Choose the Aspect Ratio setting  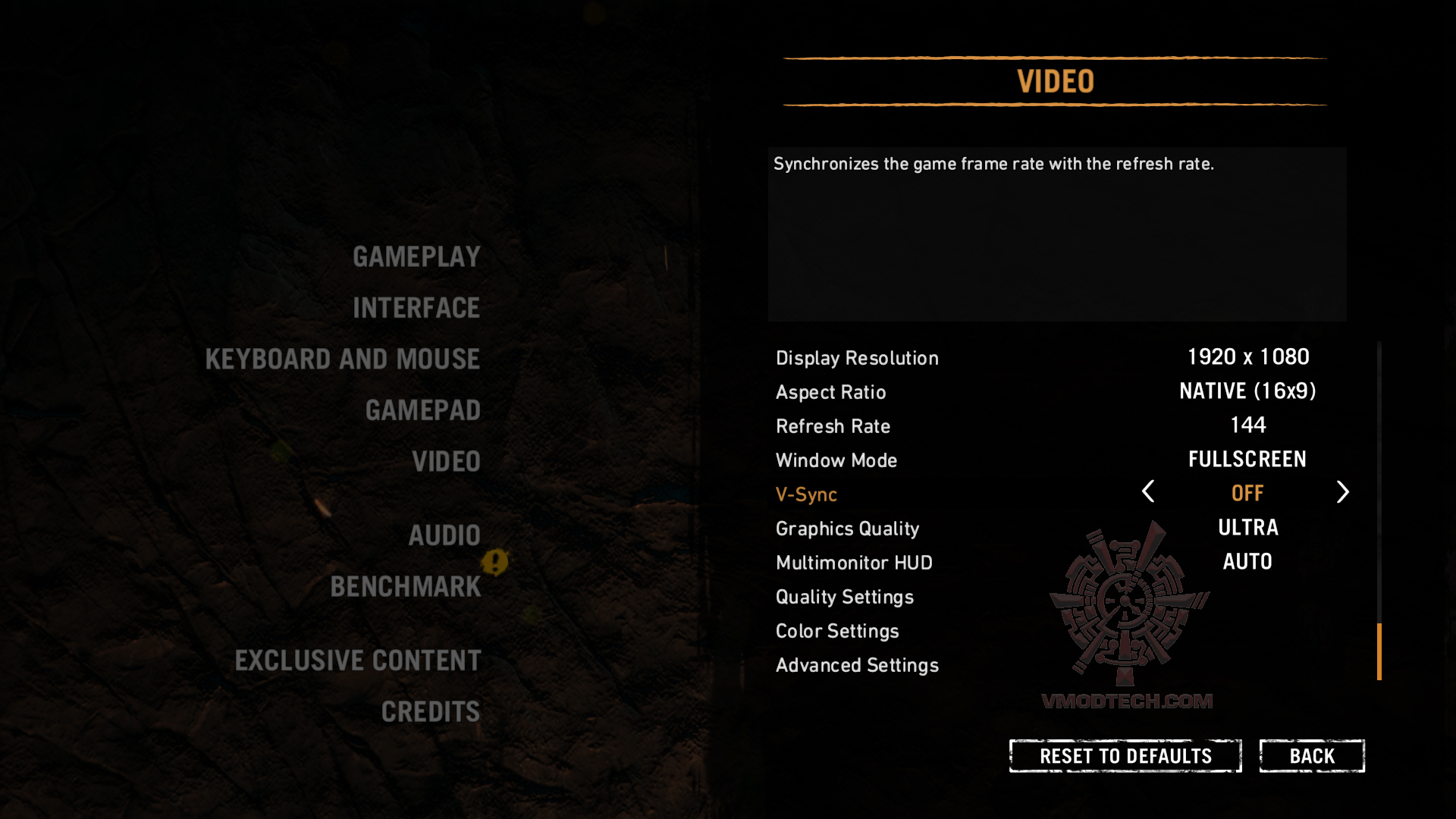[830, 392]
